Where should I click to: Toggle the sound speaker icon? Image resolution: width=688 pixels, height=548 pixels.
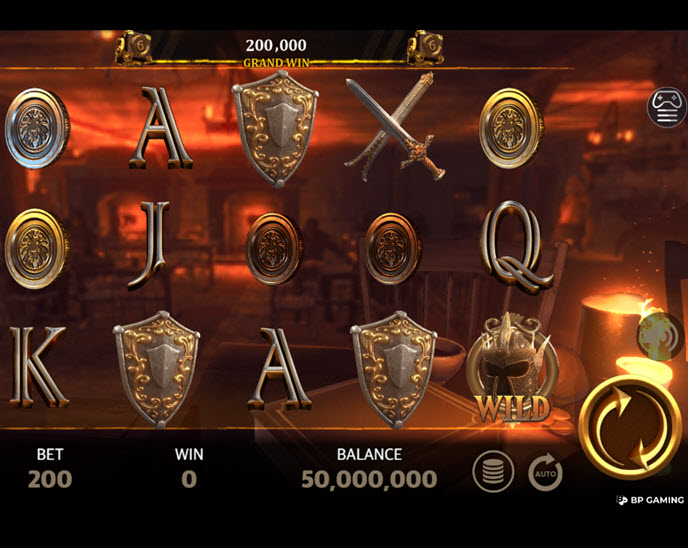[x=660, y=334]
